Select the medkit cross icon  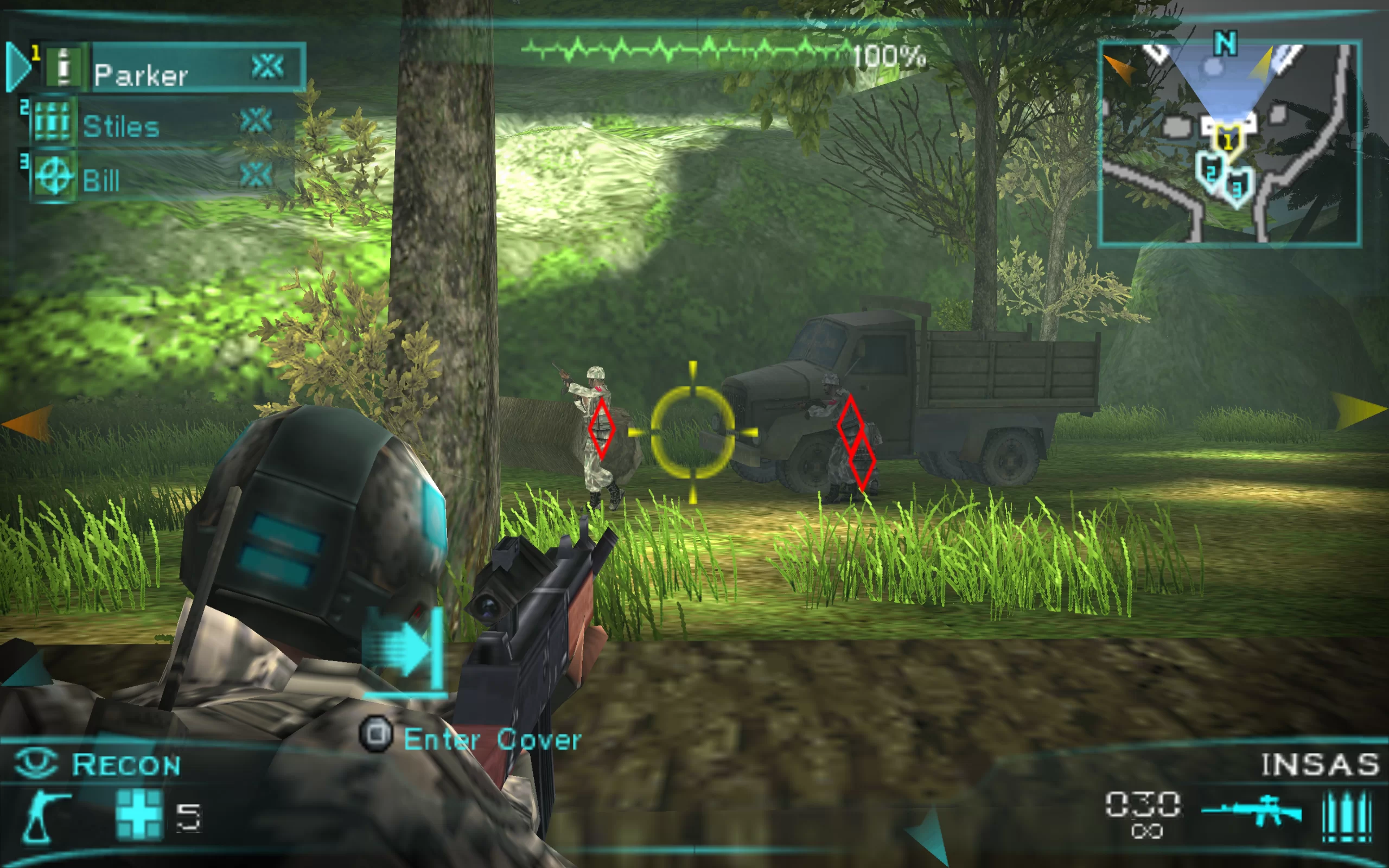click(x=139, y=815)
